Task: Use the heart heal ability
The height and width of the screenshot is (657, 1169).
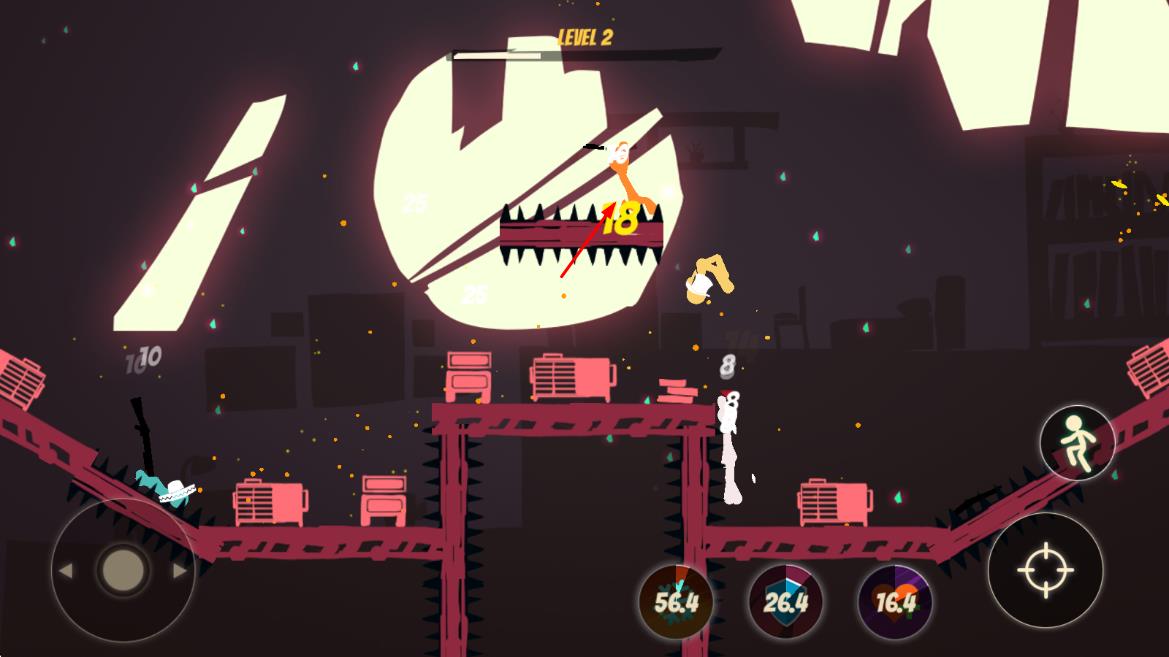Action: pos(895,602)
